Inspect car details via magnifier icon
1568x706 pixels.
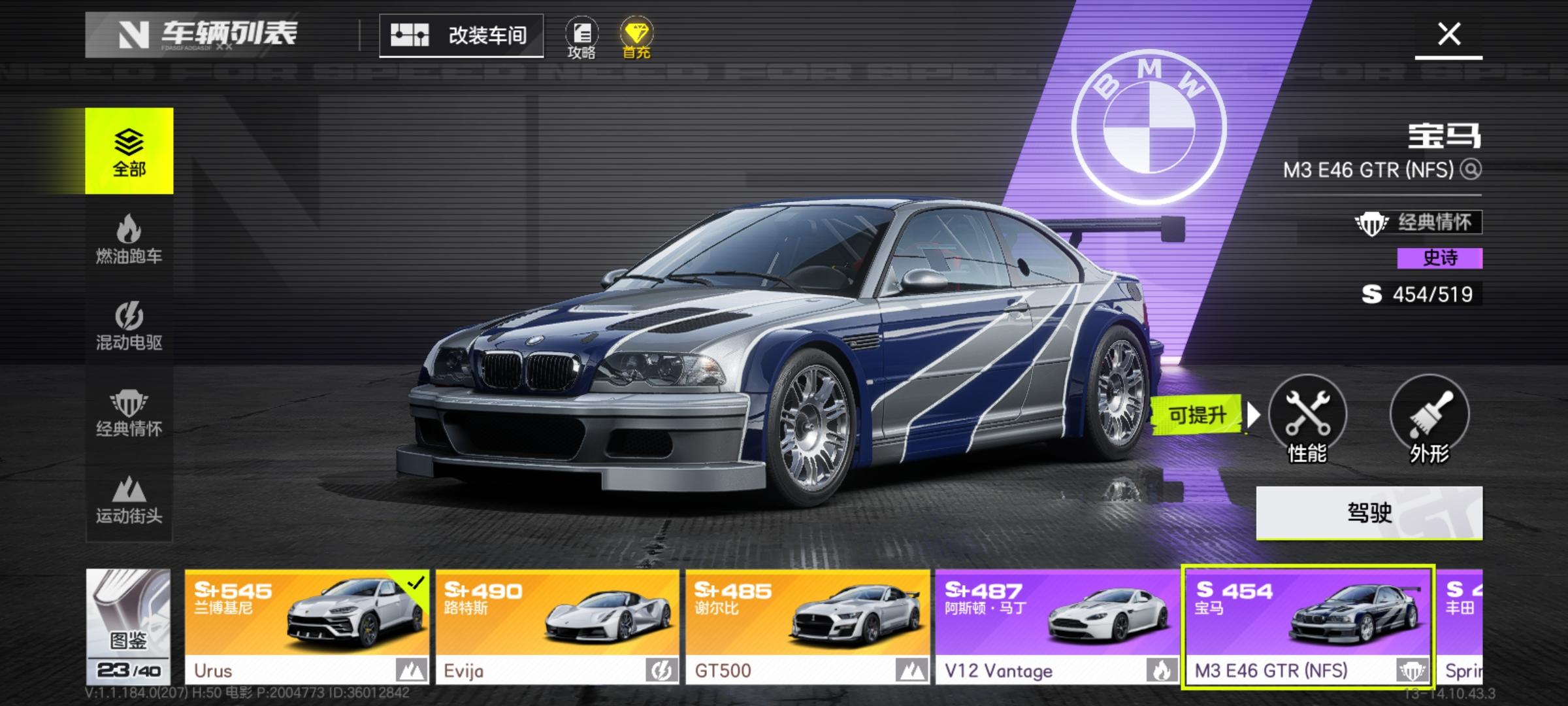1471,170
